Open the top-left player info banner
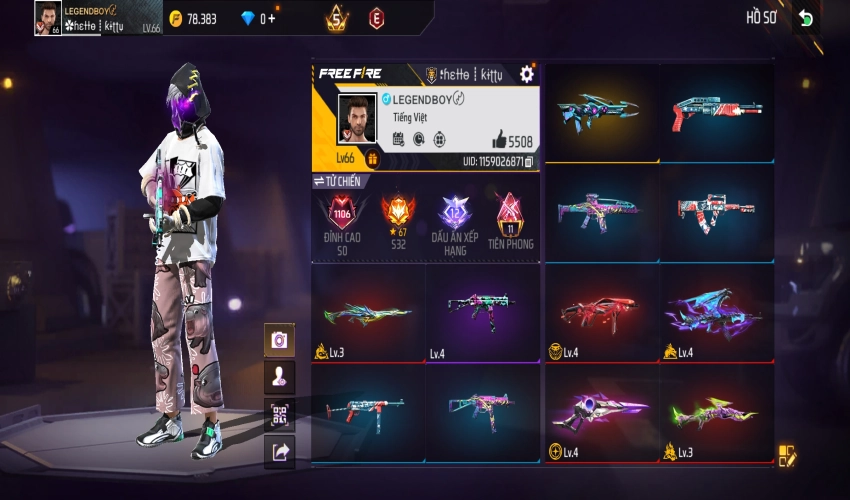 98,18
